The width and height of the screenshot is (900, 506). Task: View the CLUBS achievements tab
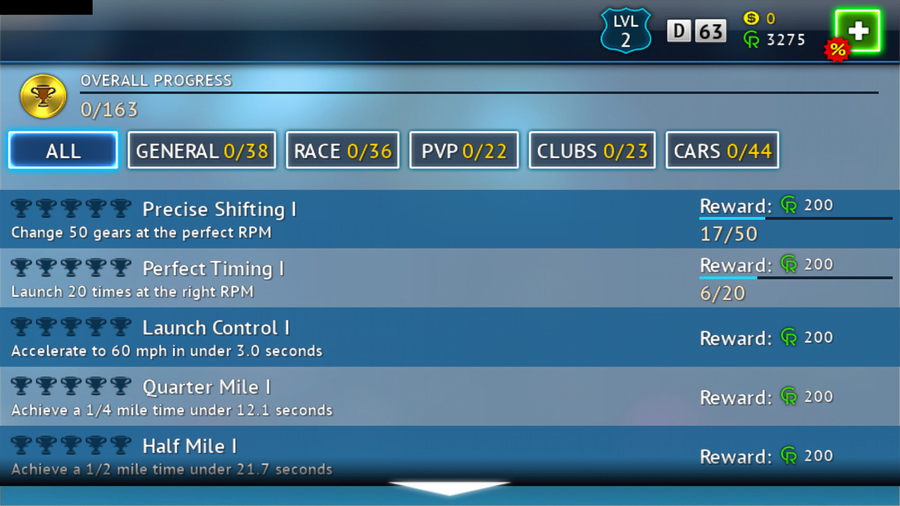click(x=592, y=151)
